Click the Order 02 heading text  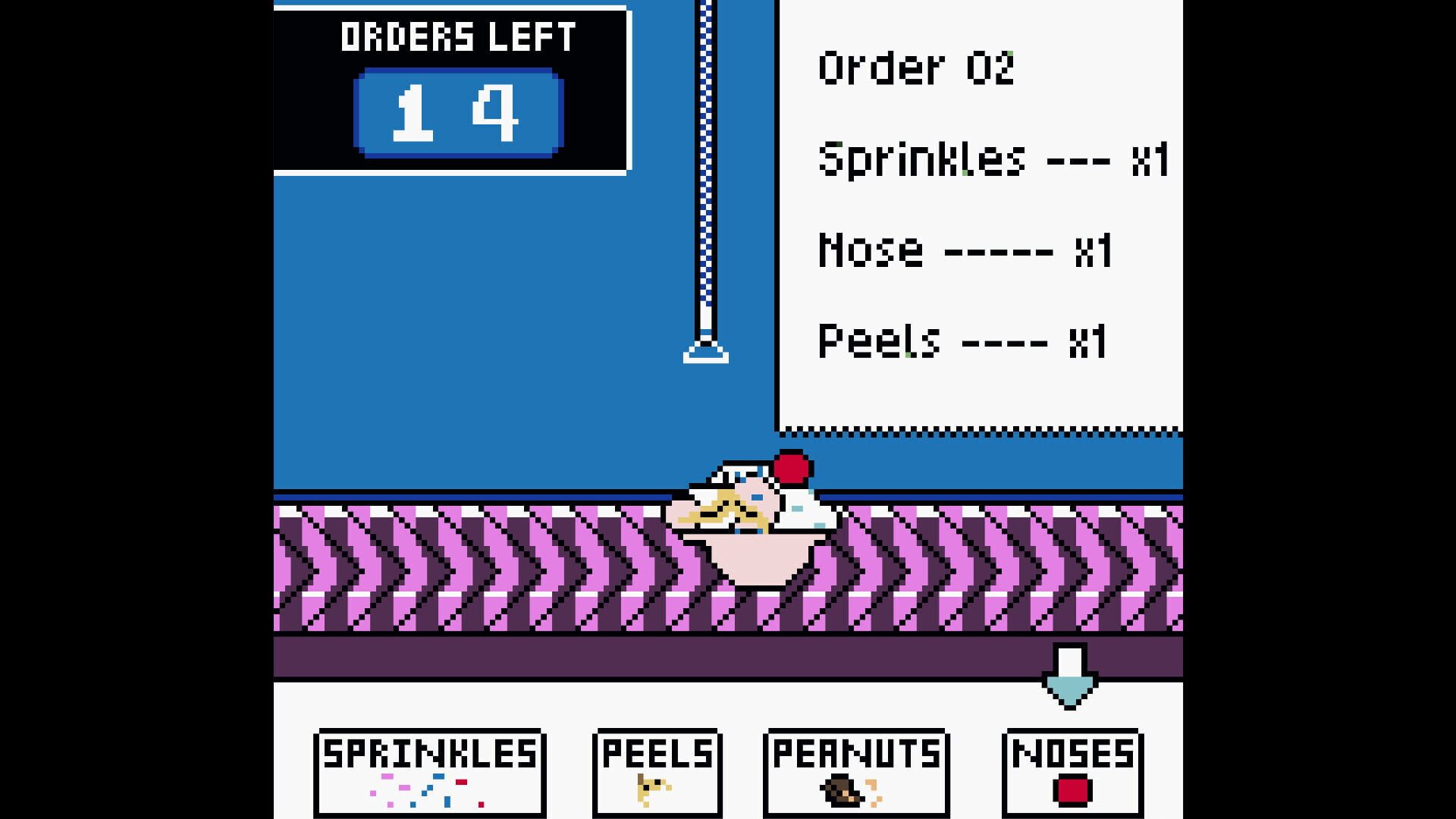pyautogui.click(x=918, y=68)
